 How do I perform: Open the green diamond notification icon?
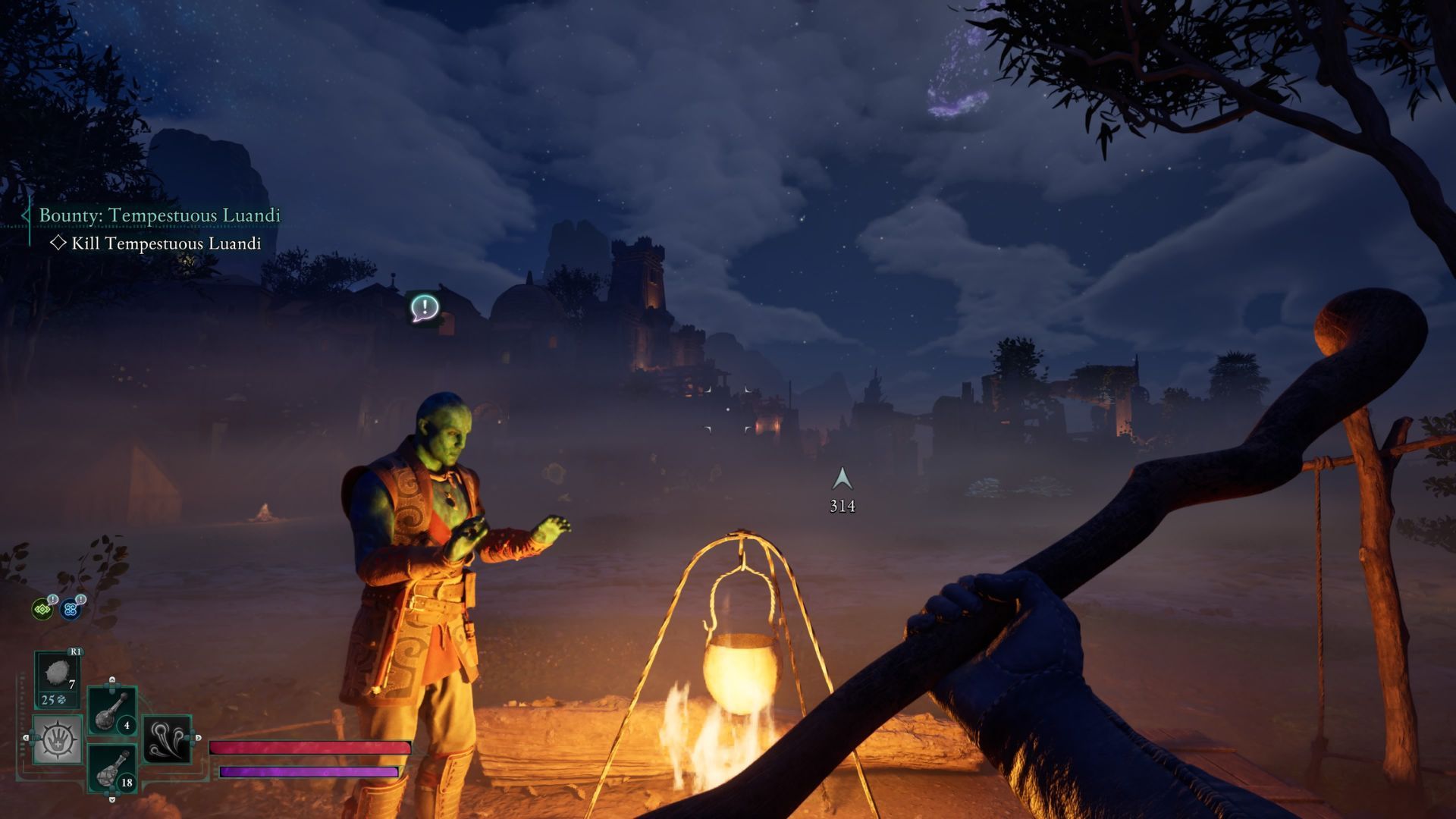pos(42,609)
